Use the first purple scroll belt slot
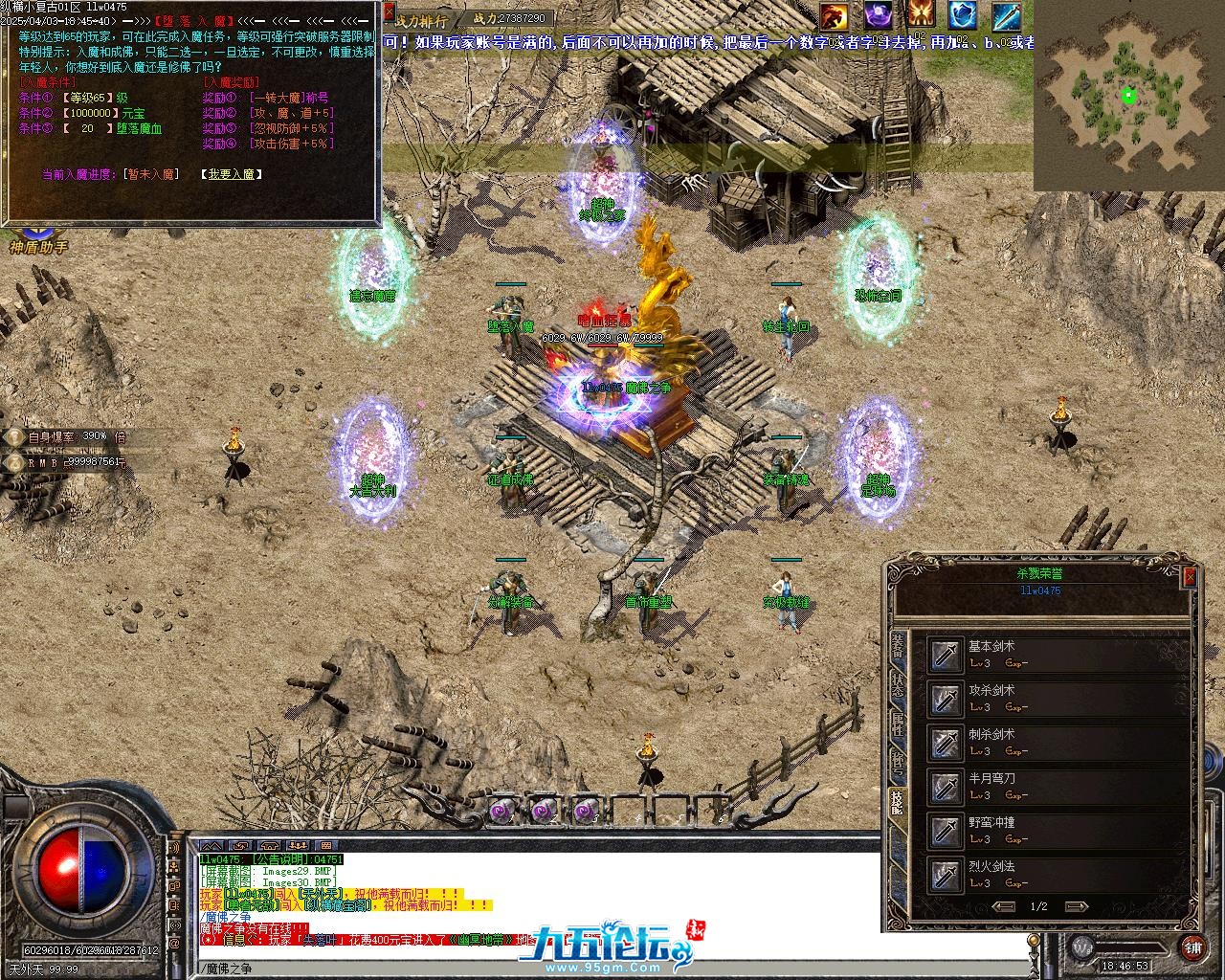1225x980 pixels. pyautogui.click(x=501, y=812)
